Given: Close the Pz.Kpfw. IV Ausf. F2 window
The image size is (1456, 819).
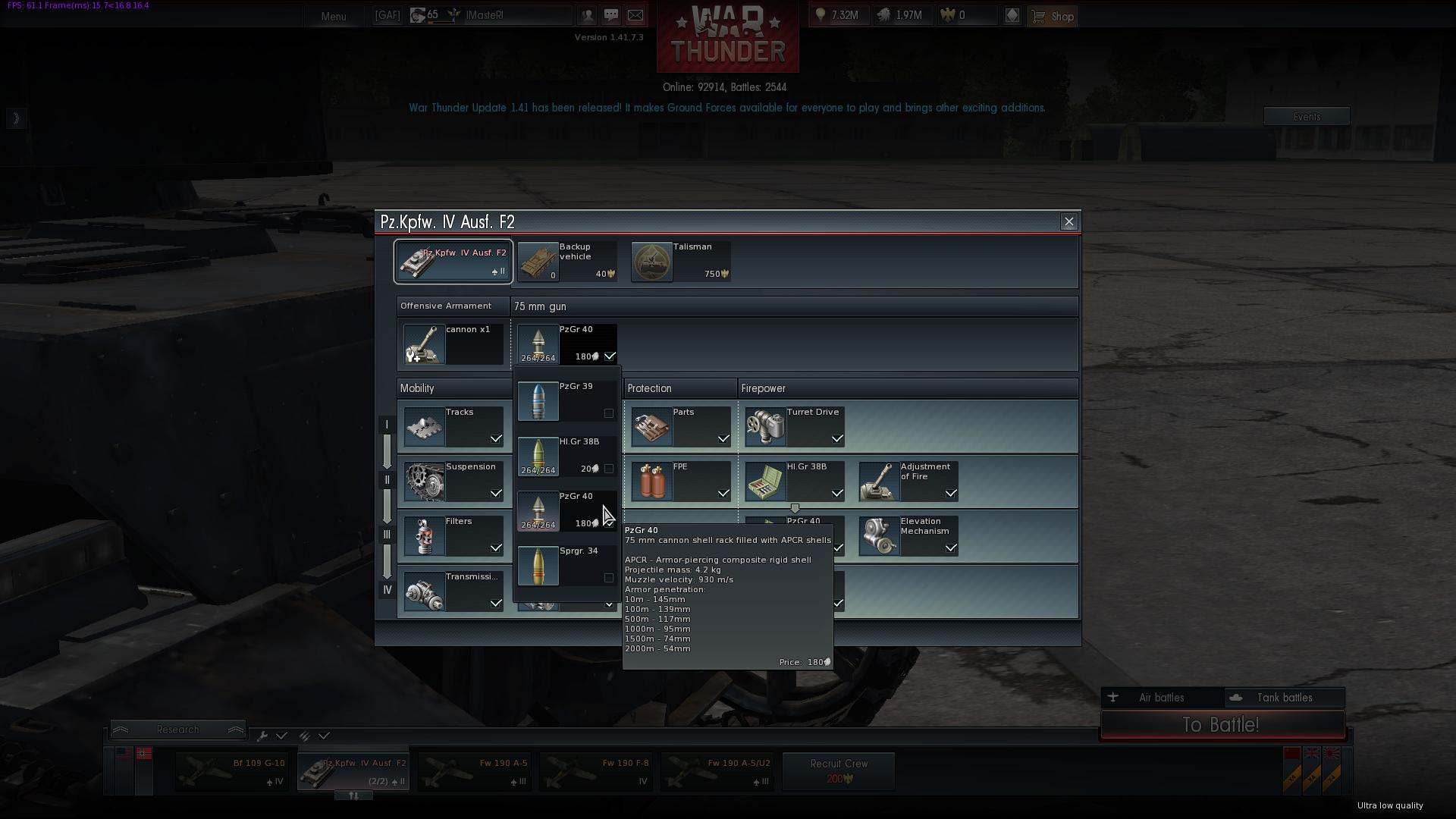Looking at the screenshot, I should tap(1068, 221).
